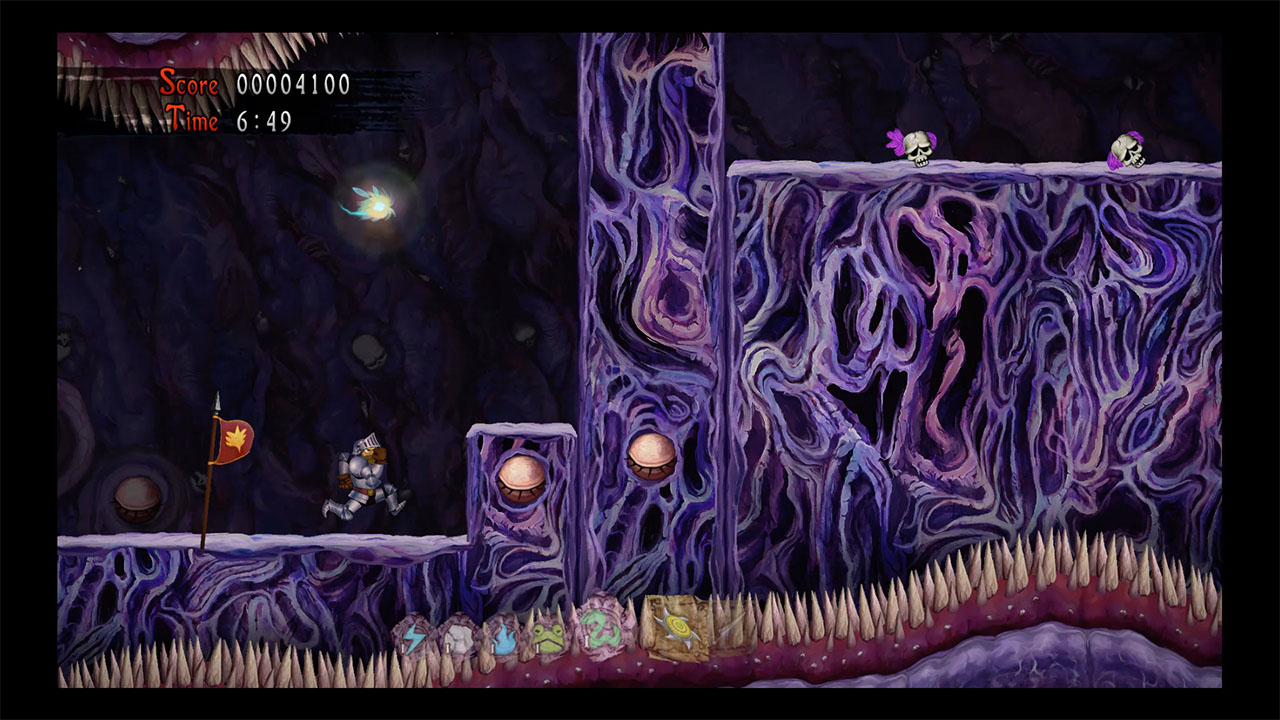Select the Thunderstorm lightning spell icon
The height and width of the screenshot is (720, 1280).
coord(413,637)
